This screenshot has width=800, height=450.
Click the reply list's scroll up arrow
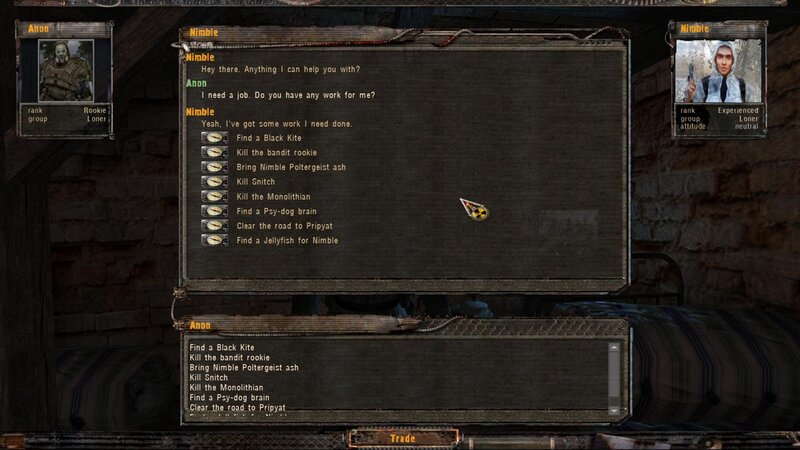614,347
